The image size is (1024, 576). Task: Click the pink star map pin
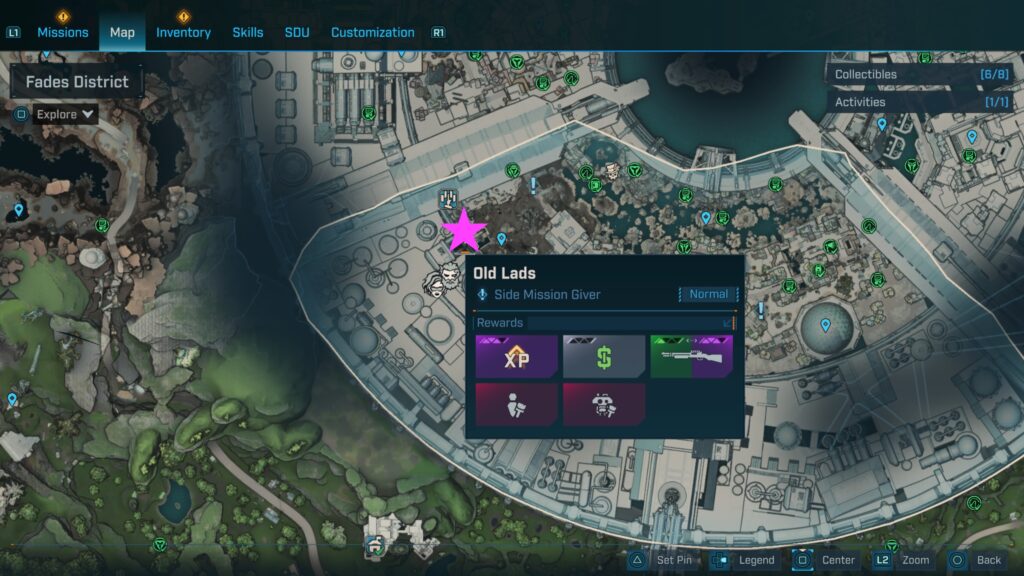tap(465, 231)
